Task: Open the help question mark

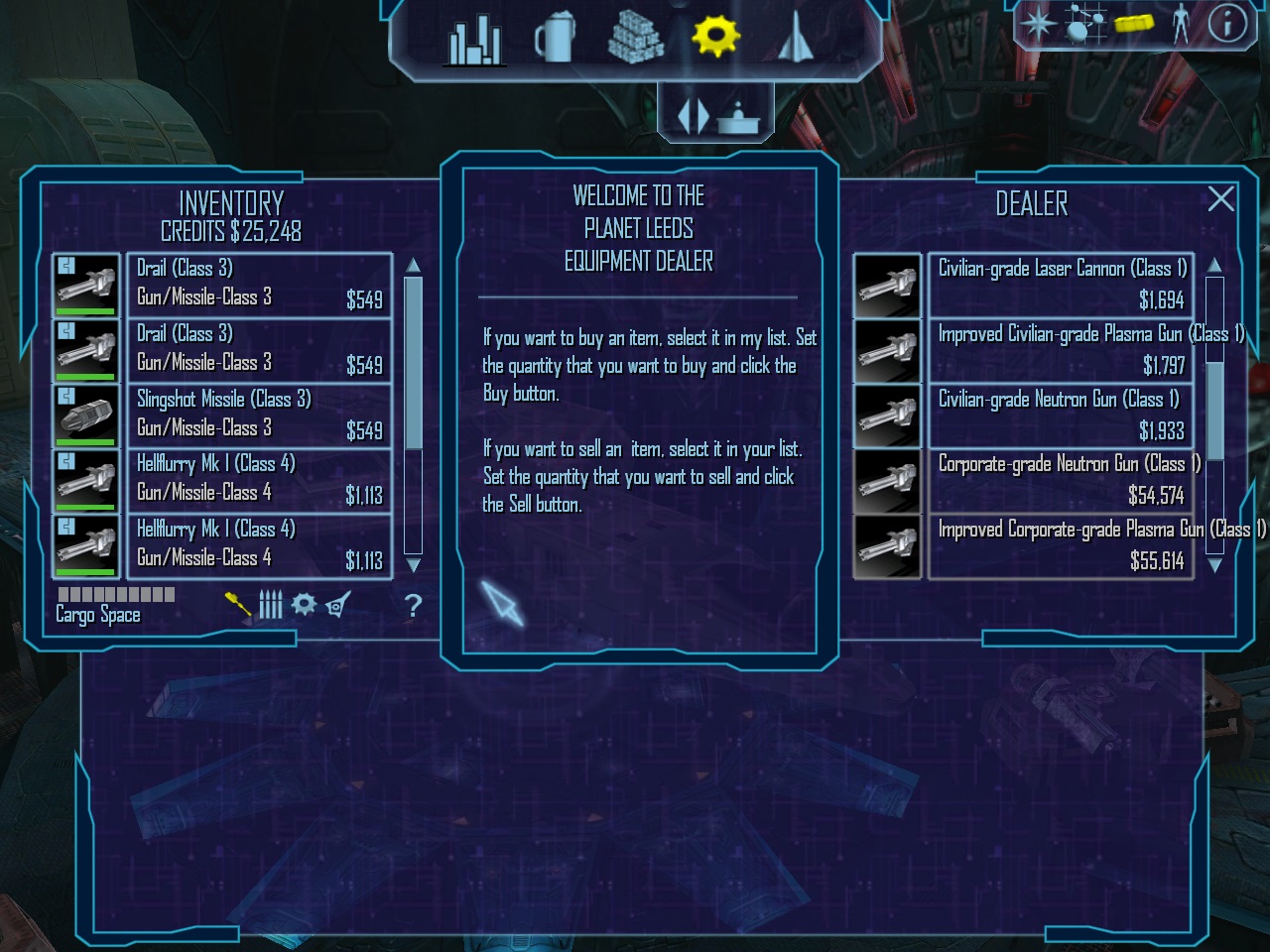Action: click(414, 605)
